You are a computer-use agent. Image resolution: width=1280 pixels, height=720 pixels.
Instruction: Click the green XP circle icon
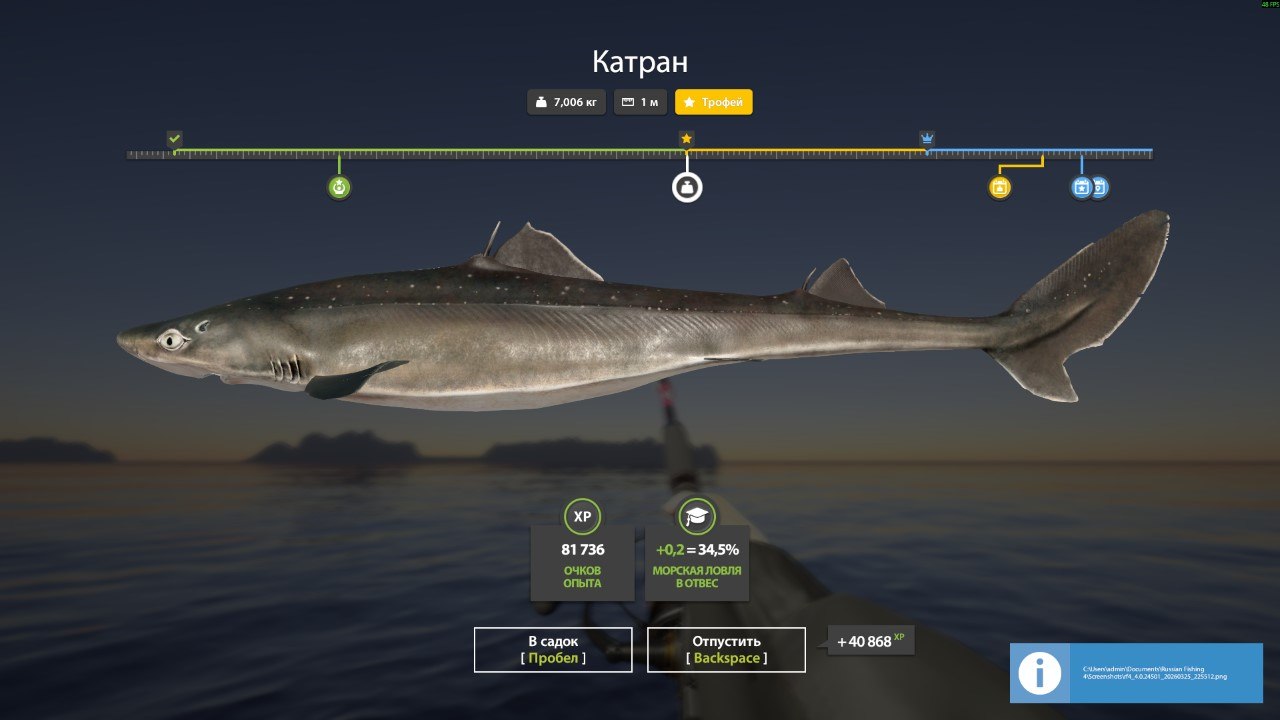582,517
